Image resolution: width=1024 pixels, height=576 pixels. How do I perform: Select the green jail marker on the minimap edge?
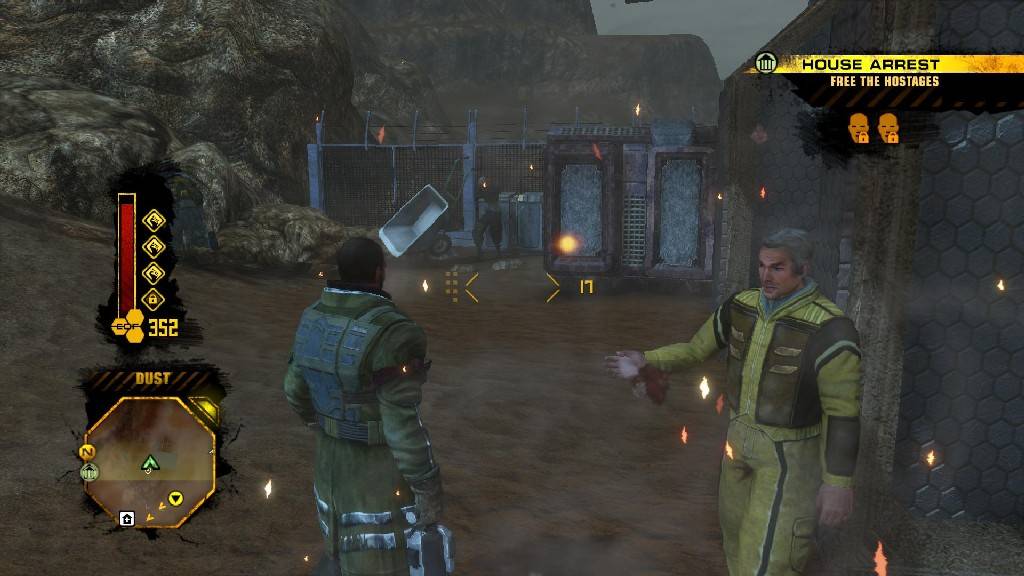point(89,472)
